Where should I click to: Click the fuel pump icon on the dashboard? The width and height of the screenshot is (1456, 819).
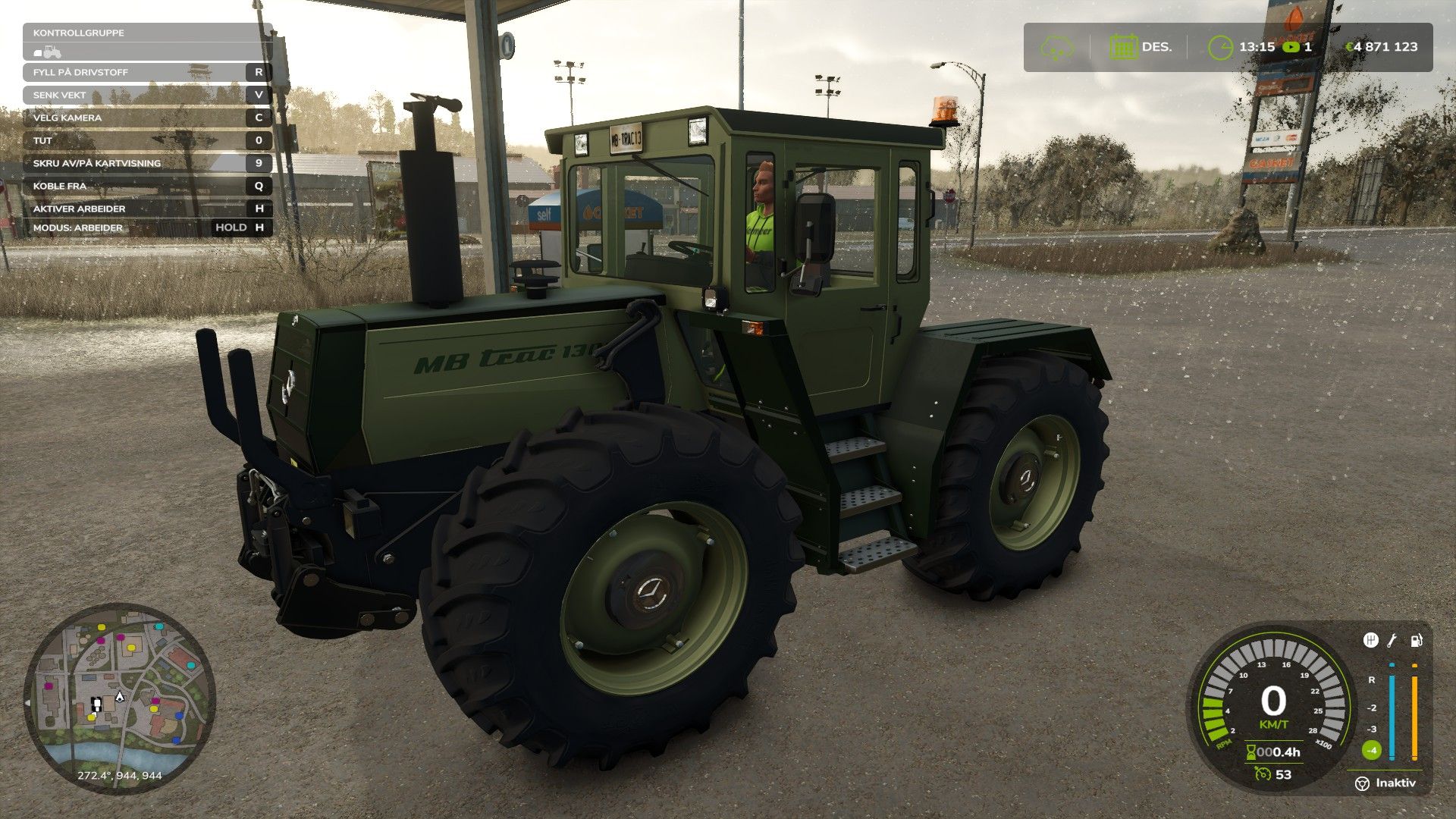coord(1415,642)
